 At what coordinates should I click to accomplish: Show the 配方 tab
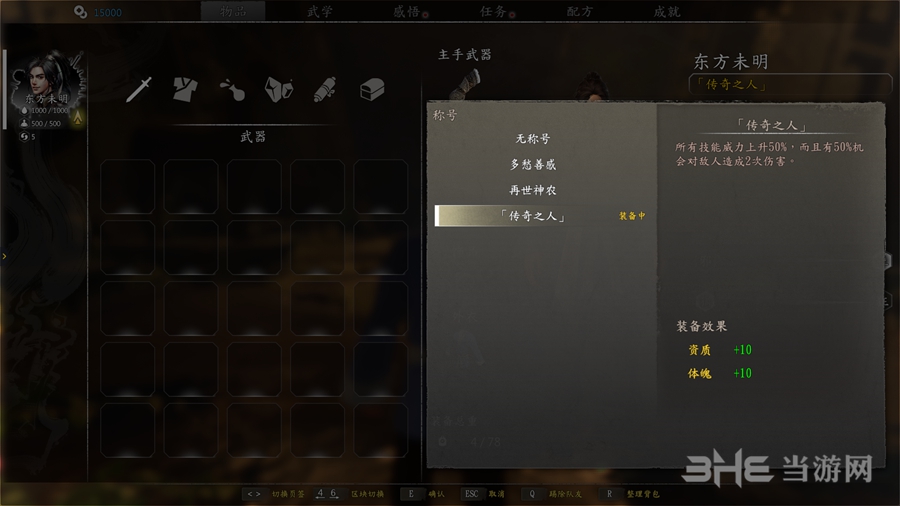tap(580, 12)
